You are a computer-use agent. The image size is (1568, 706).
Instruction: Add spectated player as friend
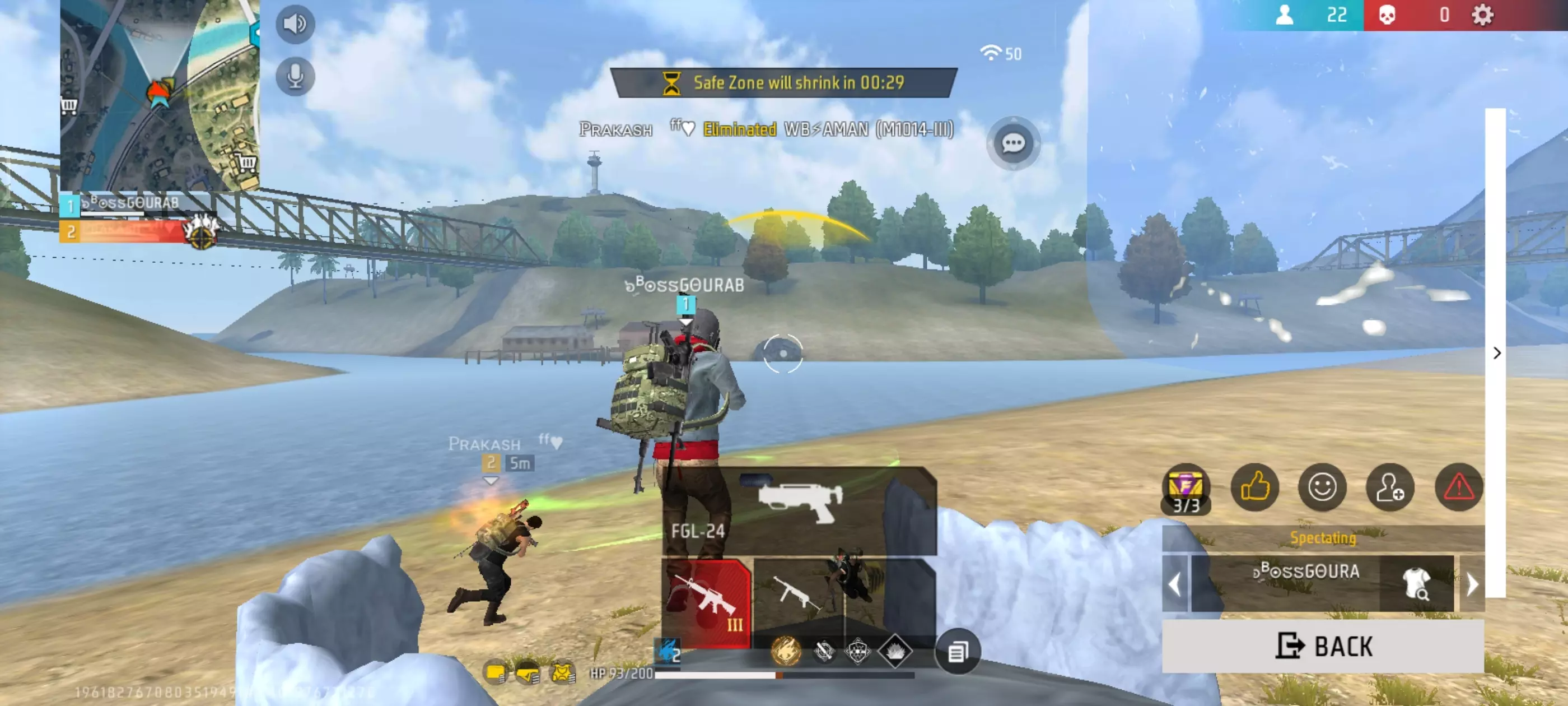coord(1390,487)
